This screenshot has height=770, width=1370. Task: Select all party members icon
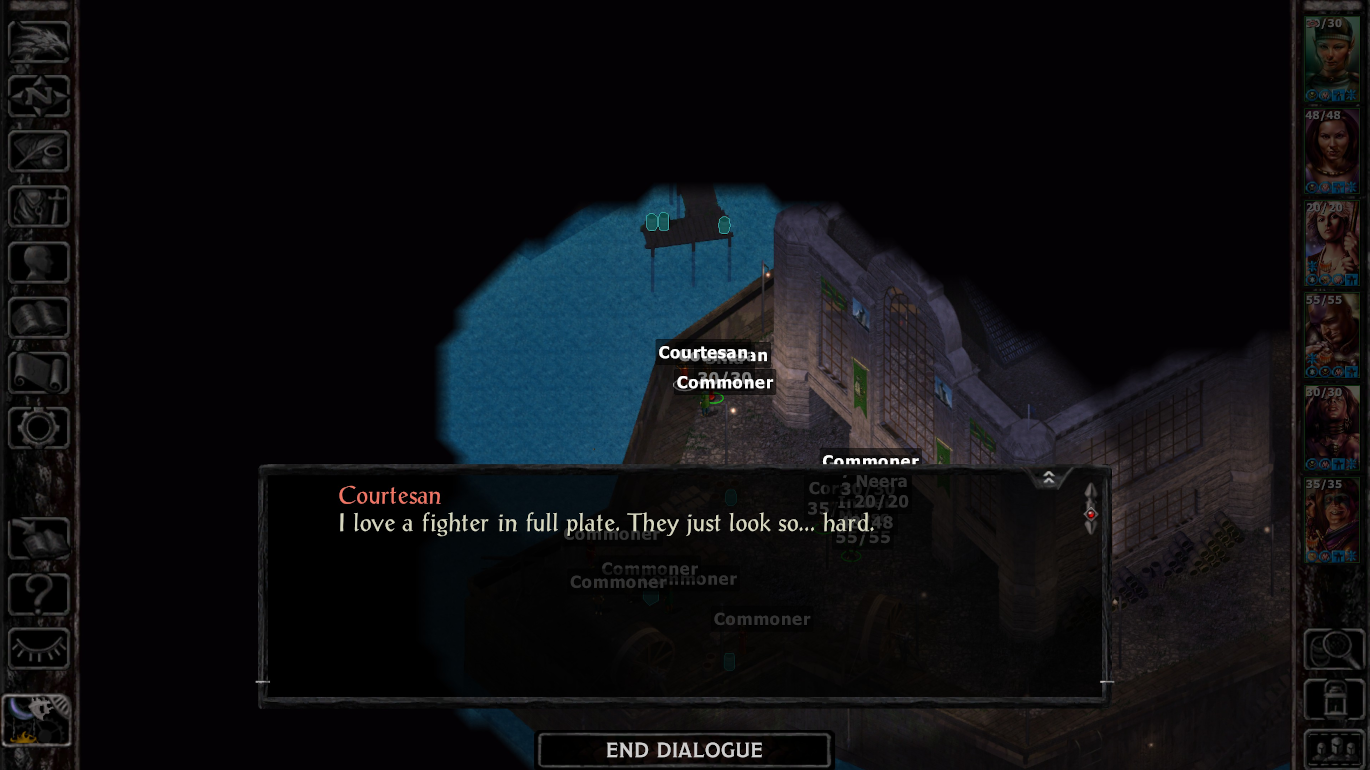pyautogui.click(x=1334, y=750)
